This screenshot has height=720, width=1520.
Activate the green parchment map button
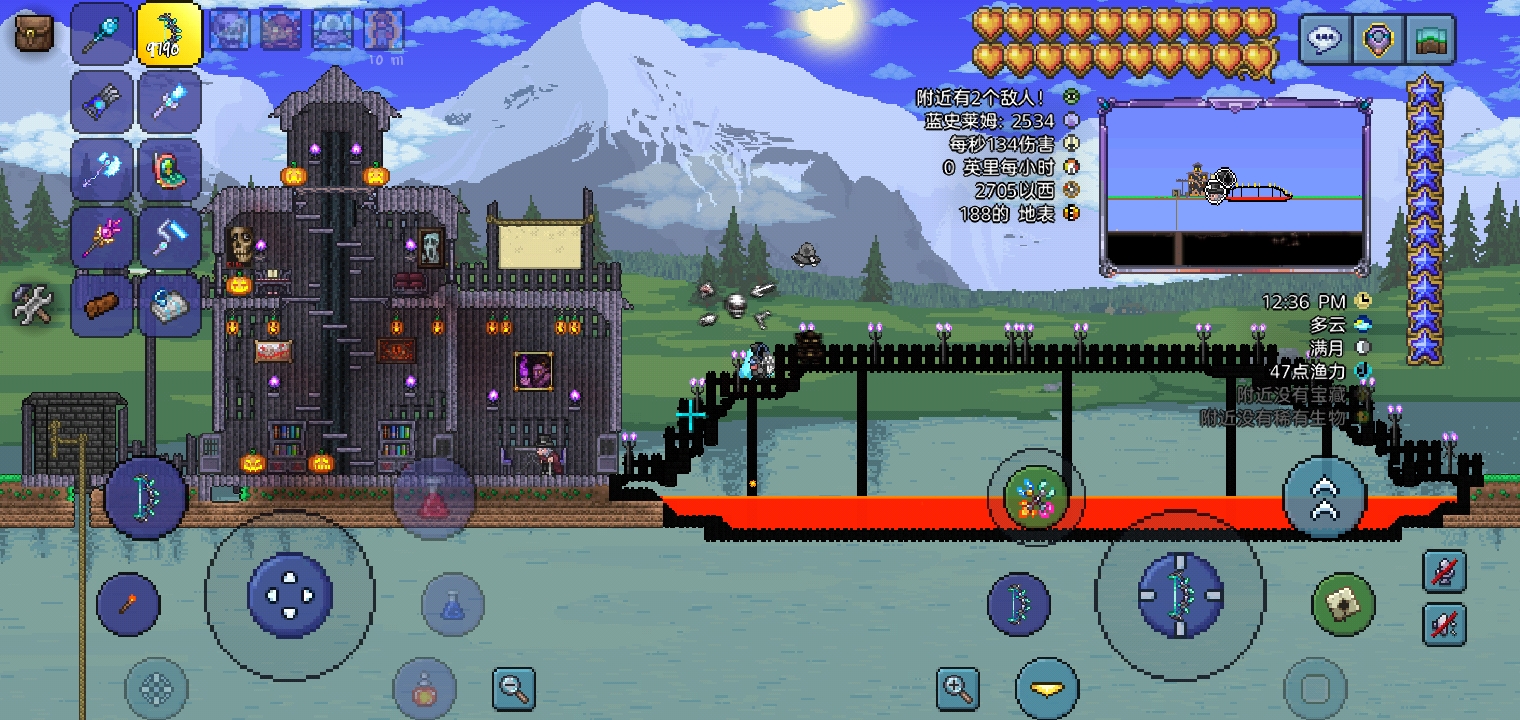[x=1343, y=604]
